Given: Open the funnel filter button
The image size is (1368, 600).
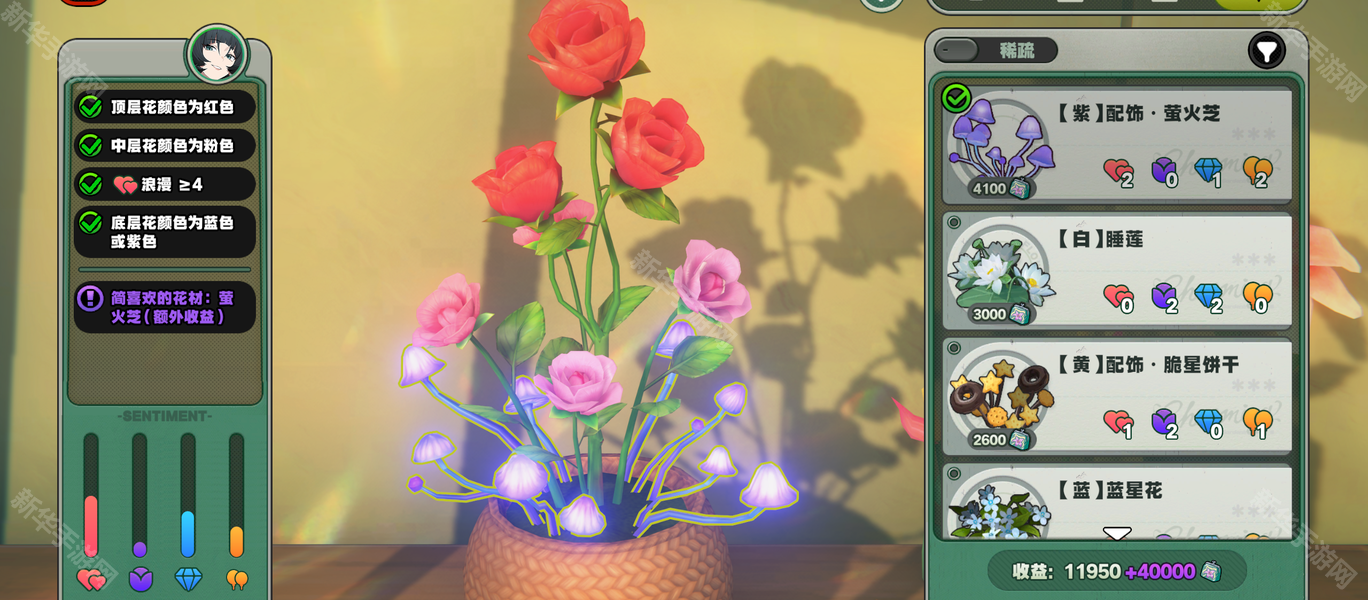Looking at the screenshot, I should click(x=1266, y=50).
